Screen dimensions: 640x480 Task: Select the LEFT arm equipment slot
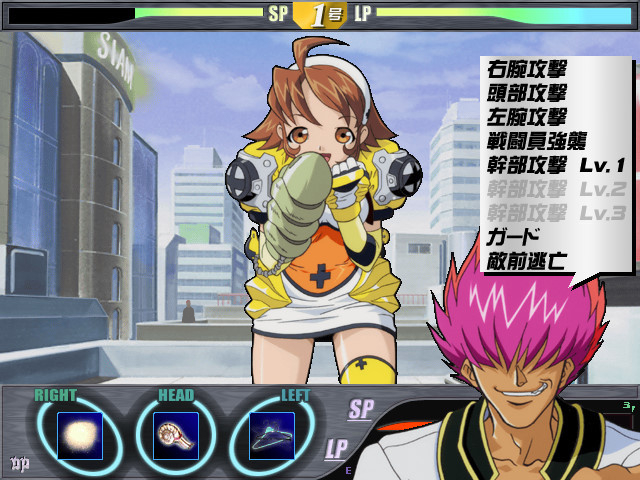tap(272, 435)
